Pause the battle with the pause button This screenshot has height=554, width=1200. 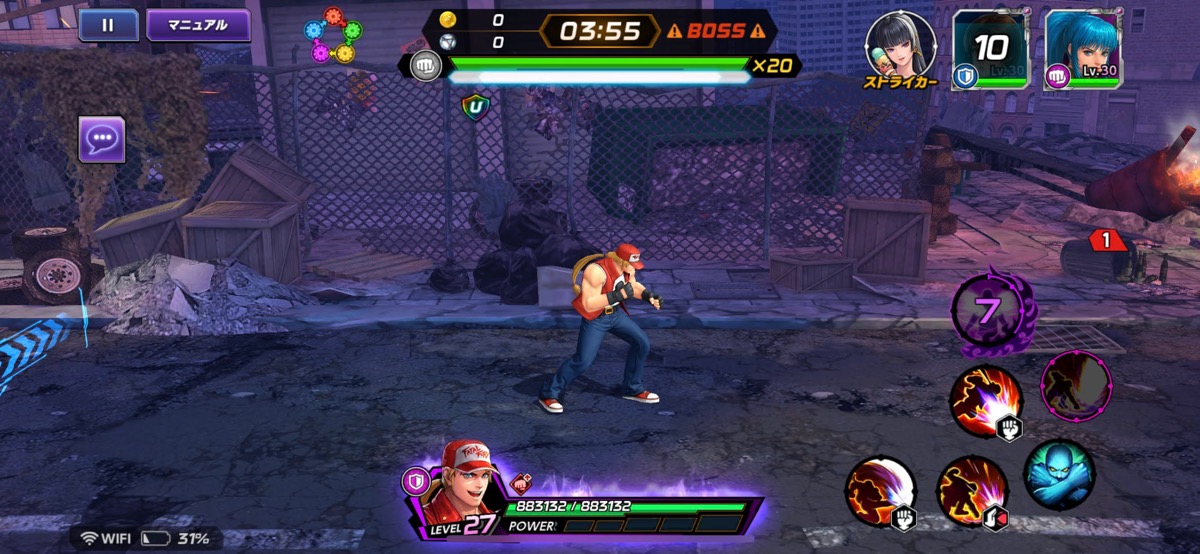tap(108, 25)
